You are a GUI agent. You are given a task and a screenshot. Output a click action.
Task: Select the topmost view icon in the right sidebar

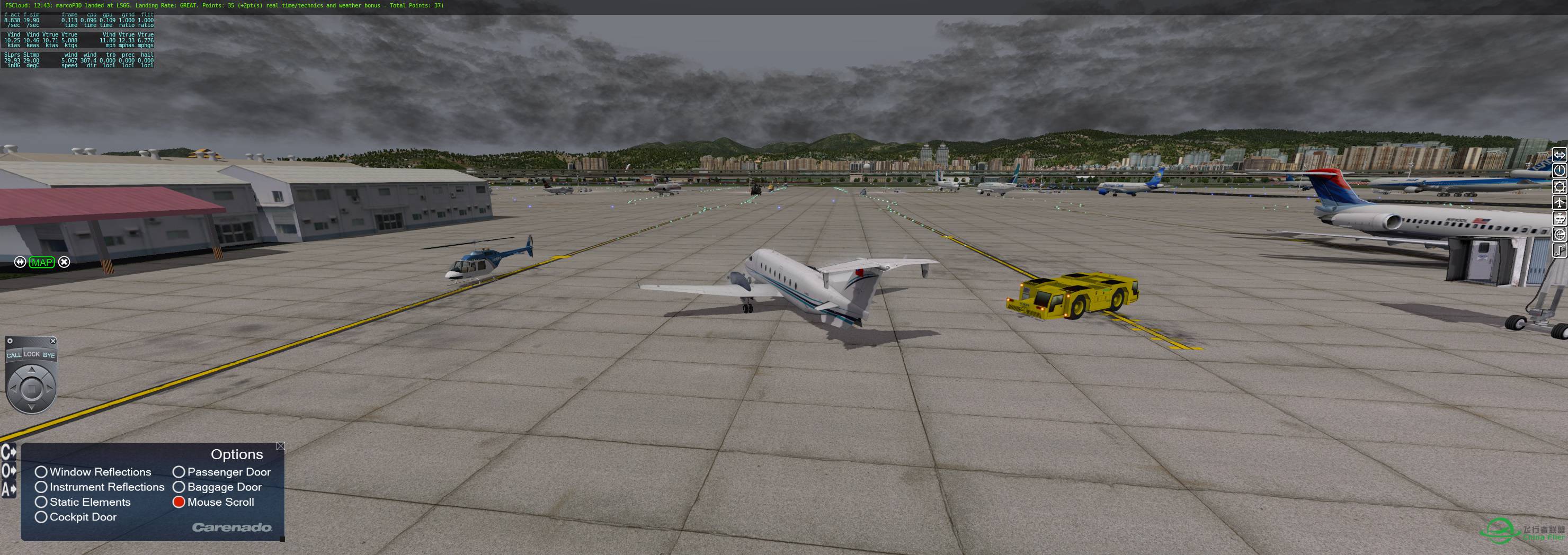(1560, 155)
